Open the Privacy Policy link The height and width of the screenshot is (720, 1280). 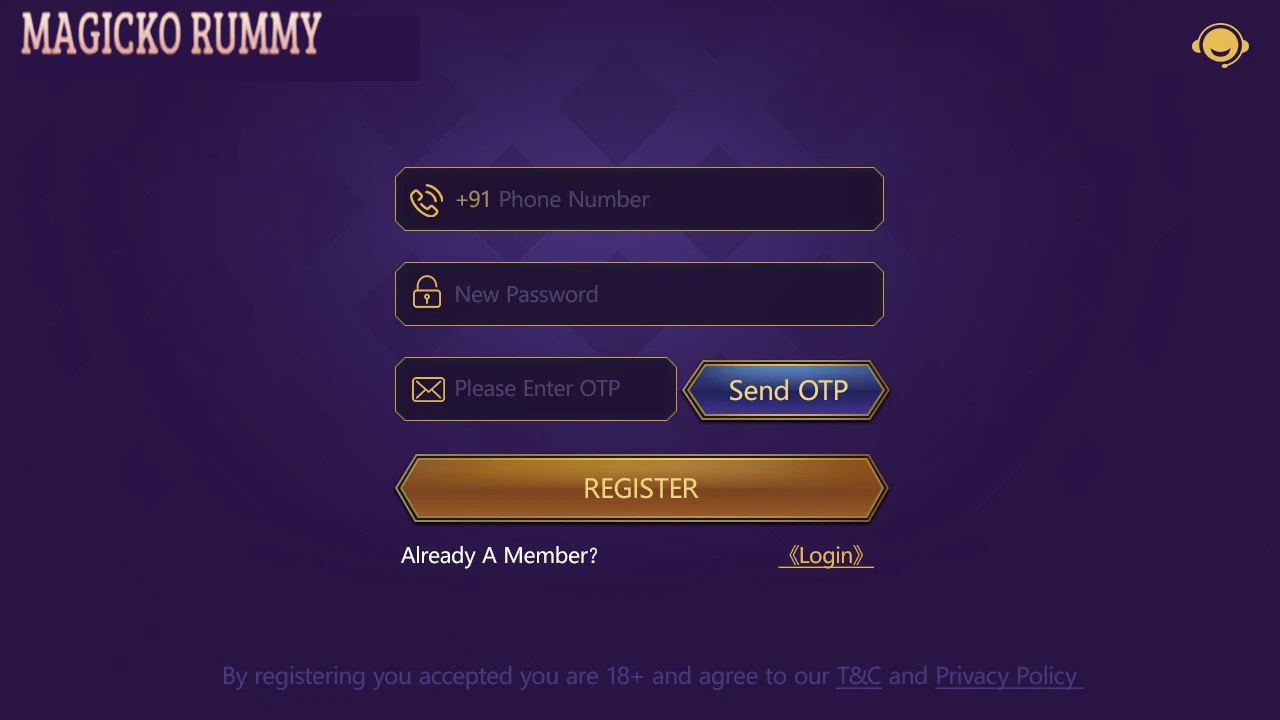(x=1007, y=676)
